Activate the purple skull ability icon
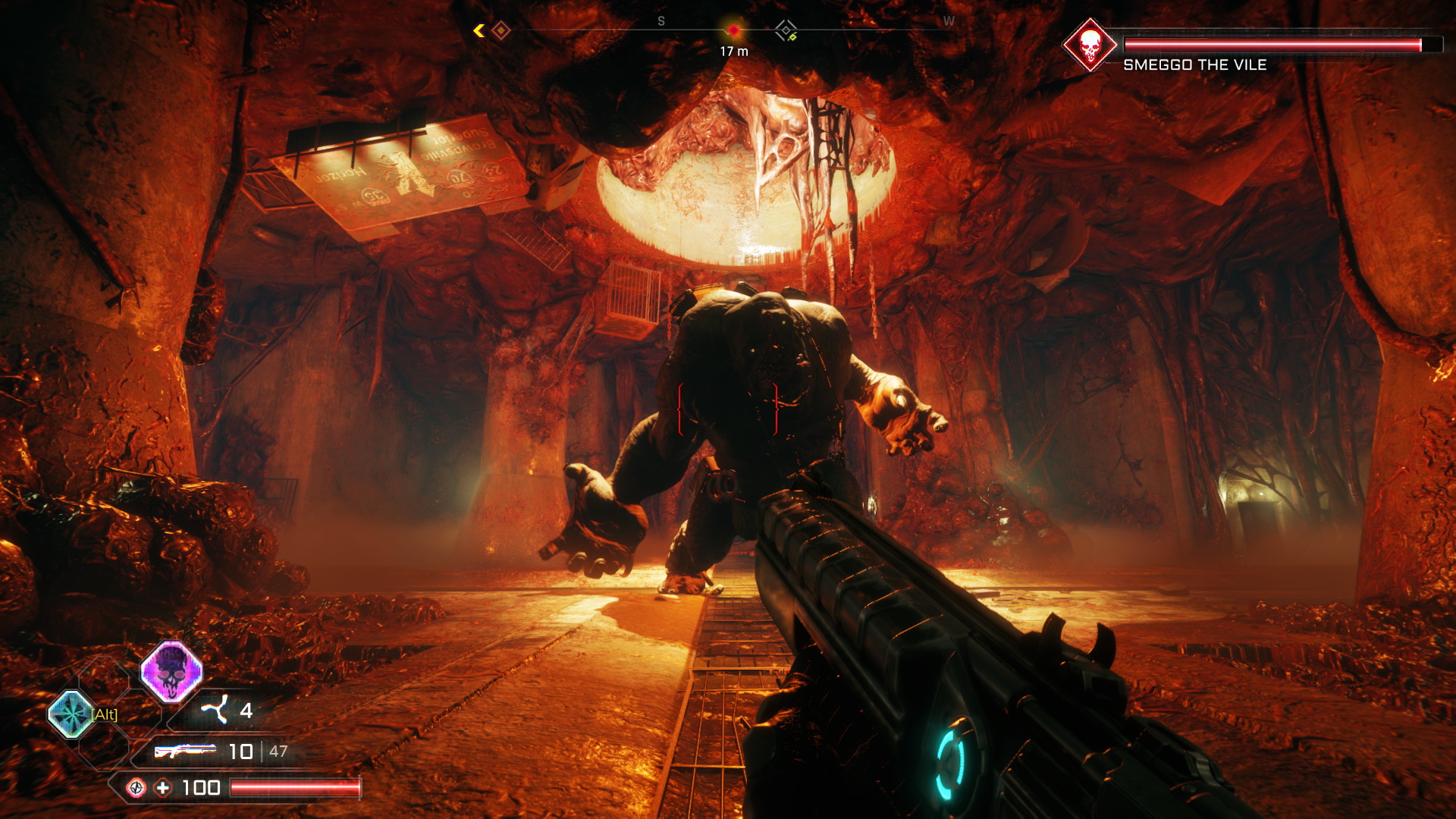The image size is (1456, 819). point(172,671)
